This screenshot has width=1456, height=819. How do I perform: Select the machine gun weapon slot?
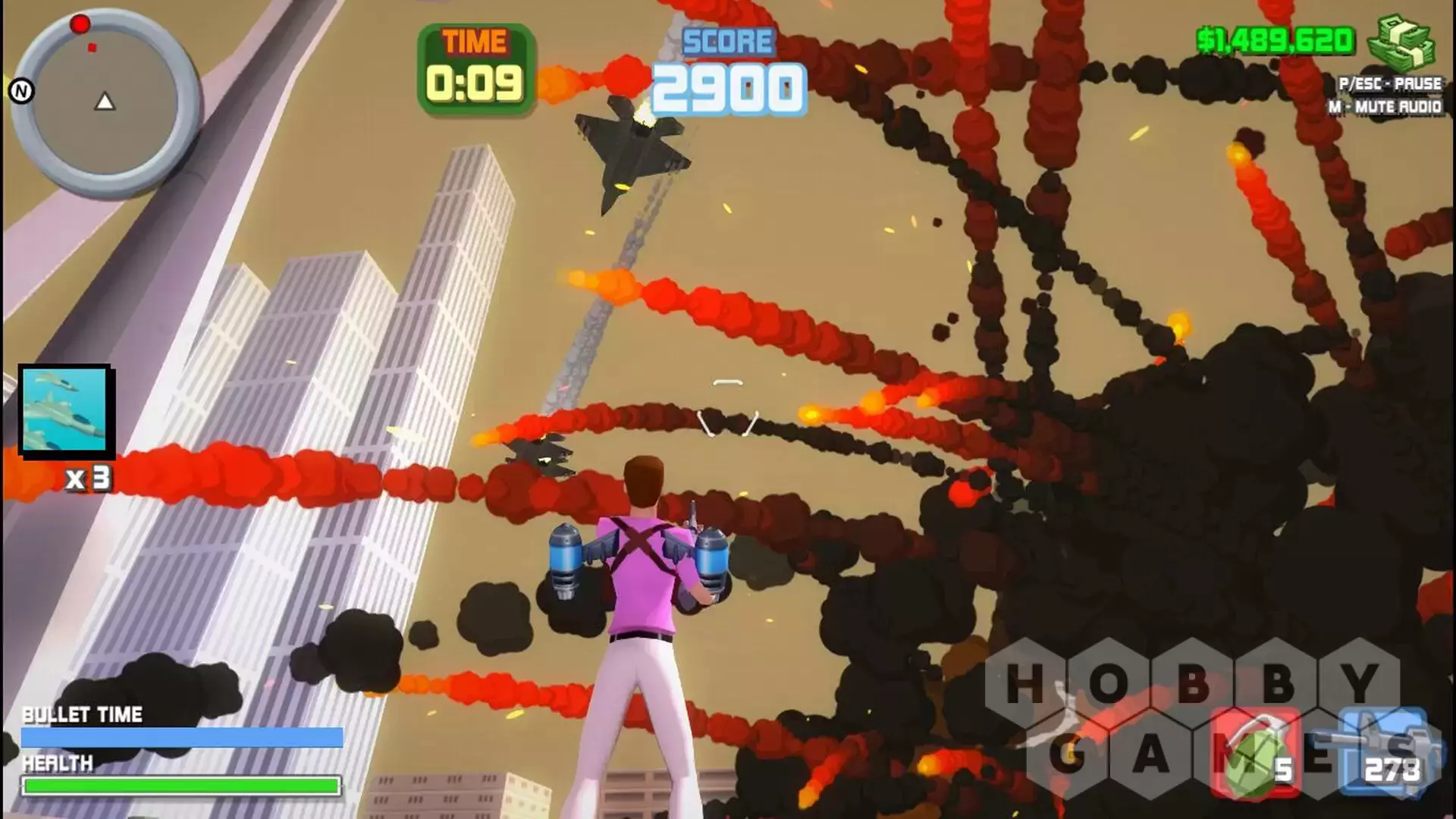click(1382, 751)
